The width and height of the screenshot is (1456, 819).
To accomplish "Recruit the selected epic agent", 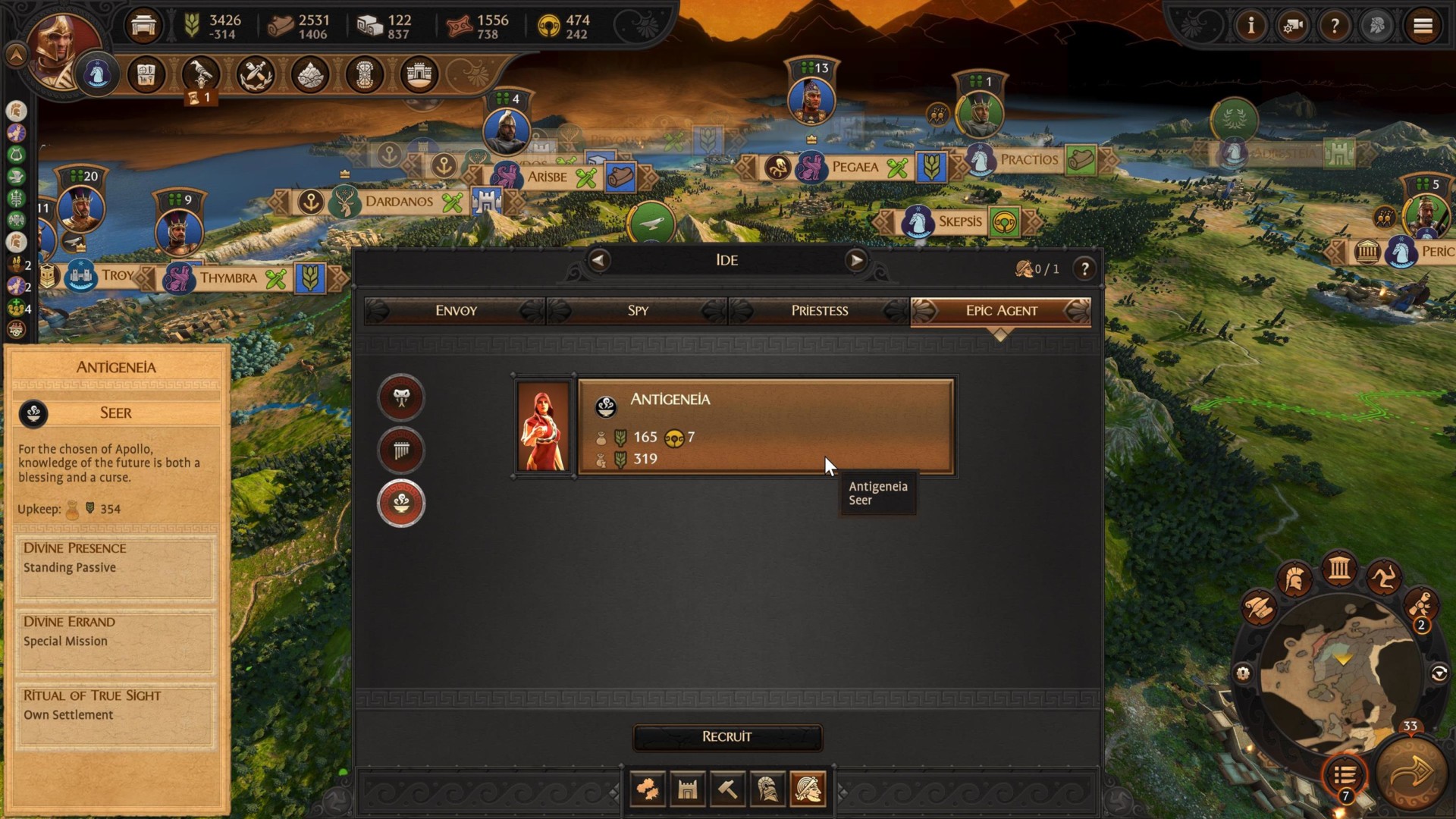I will pyautogui.click(x=726, y=736).
